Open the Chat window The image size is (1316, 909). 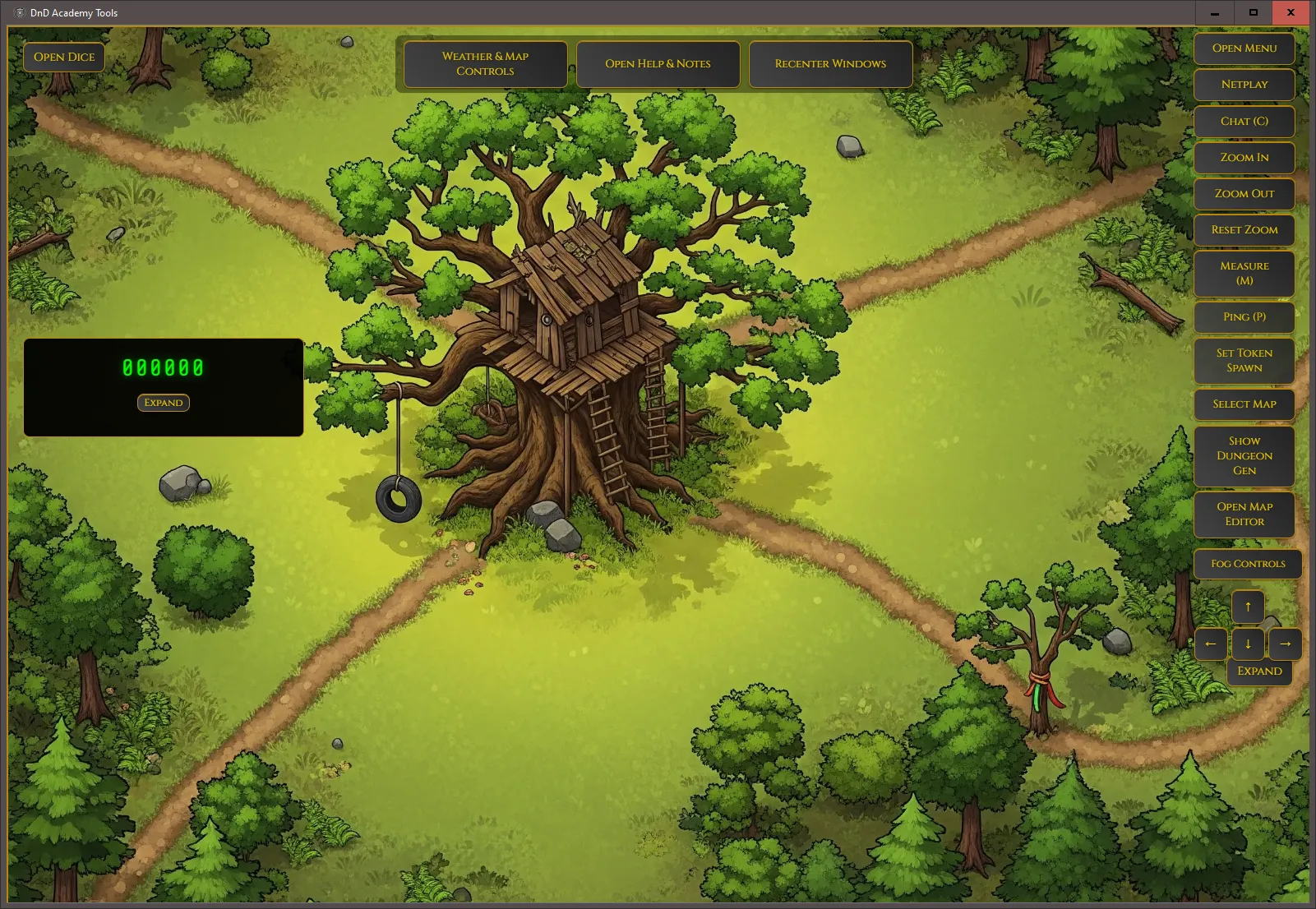pos(1244,121)
